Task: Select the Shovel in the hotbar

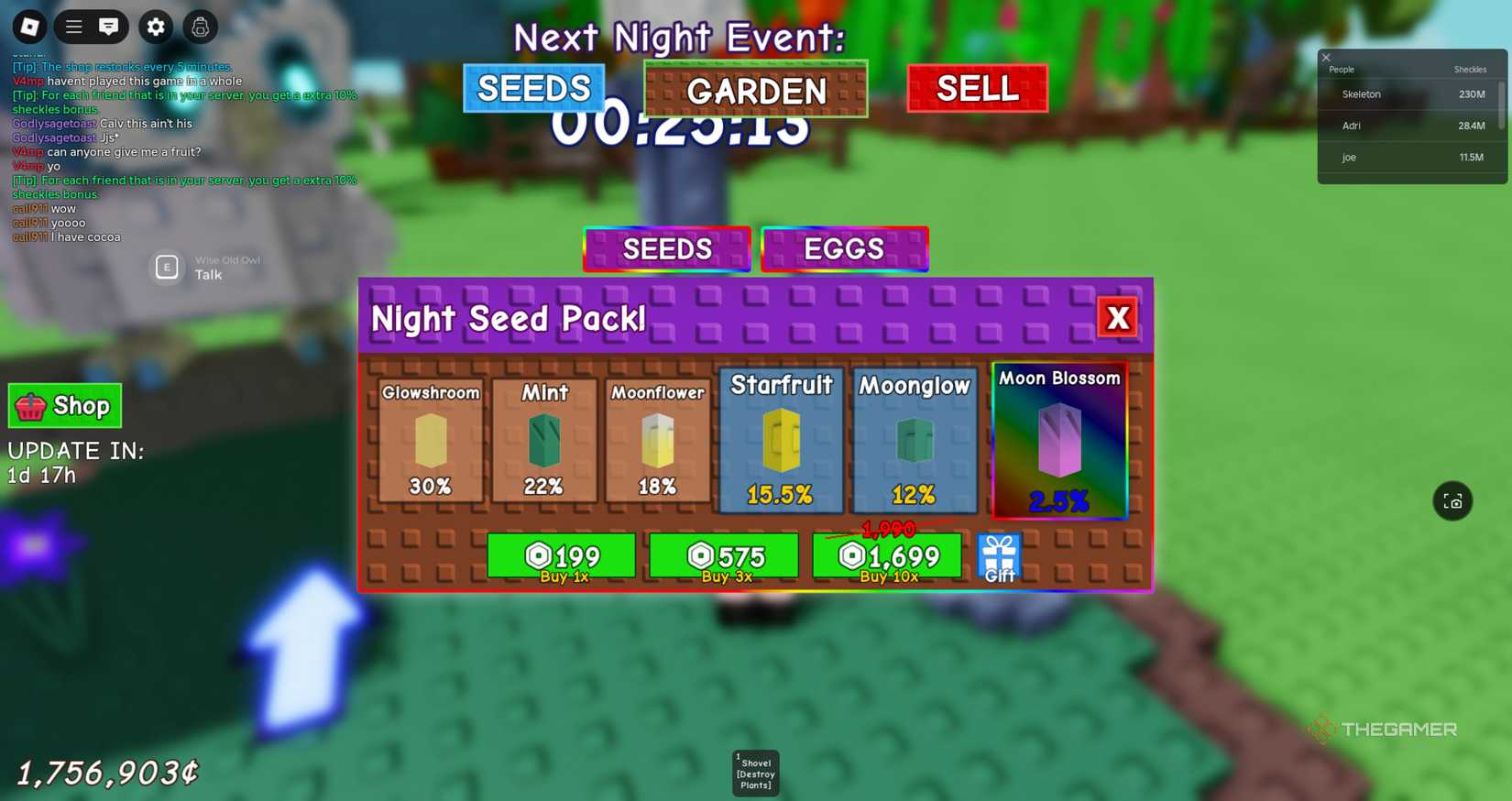Action: point(755,772)
